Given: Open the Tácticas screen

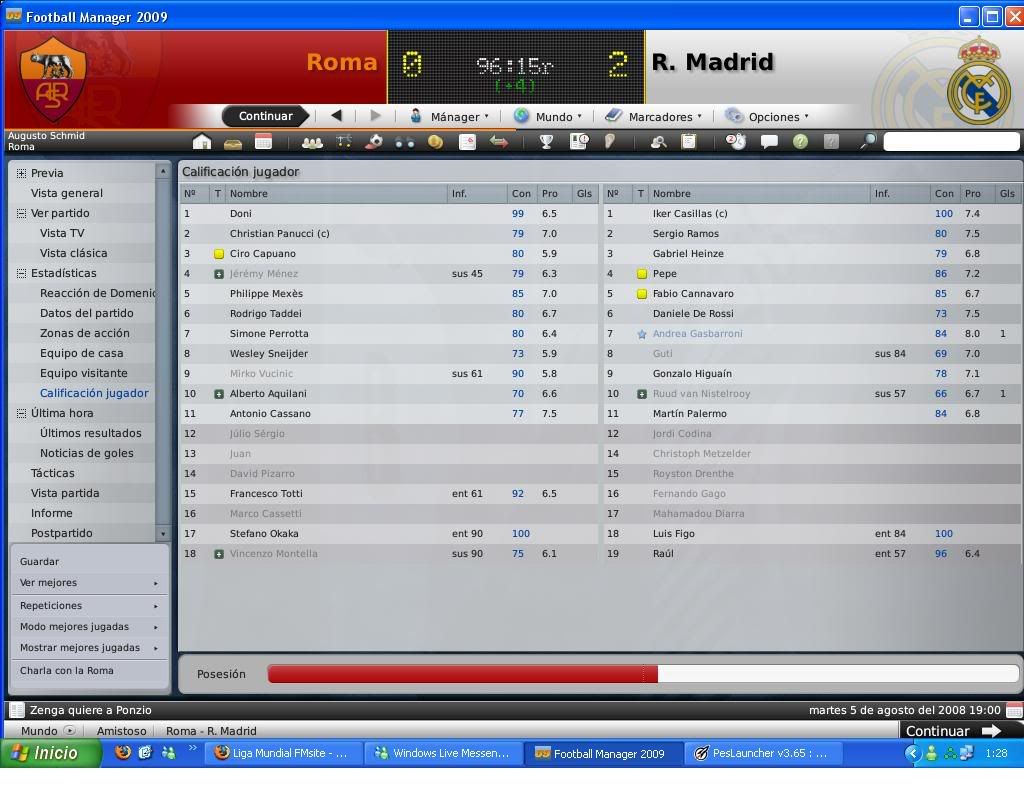Looking at the screenshot, I should (53, 473).
